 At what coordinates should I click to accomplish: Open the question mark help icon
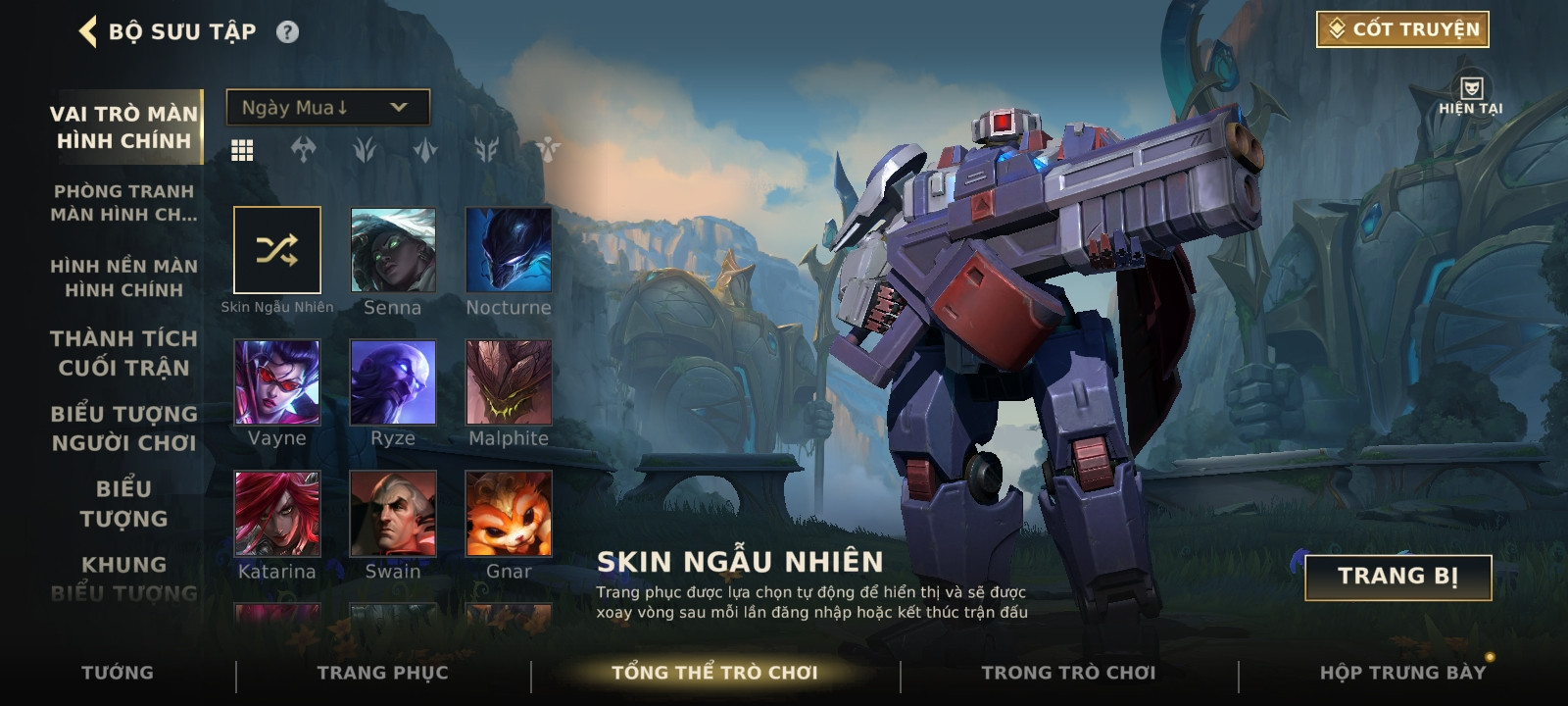[x=287, y=32]
